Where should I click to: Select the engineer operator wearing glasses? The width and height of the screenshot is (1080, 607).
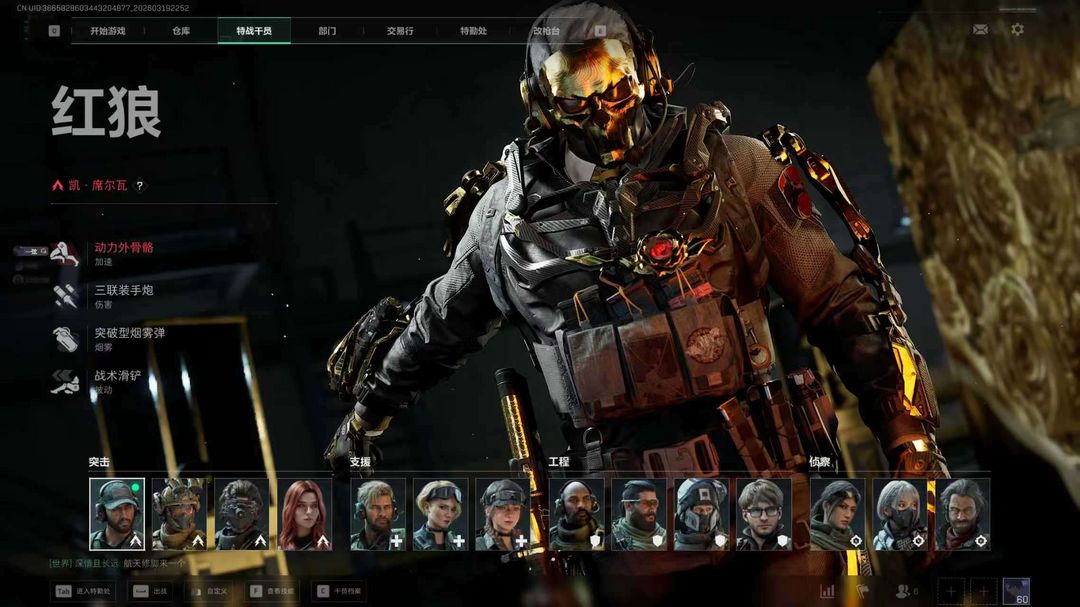(x=763, y=514)
